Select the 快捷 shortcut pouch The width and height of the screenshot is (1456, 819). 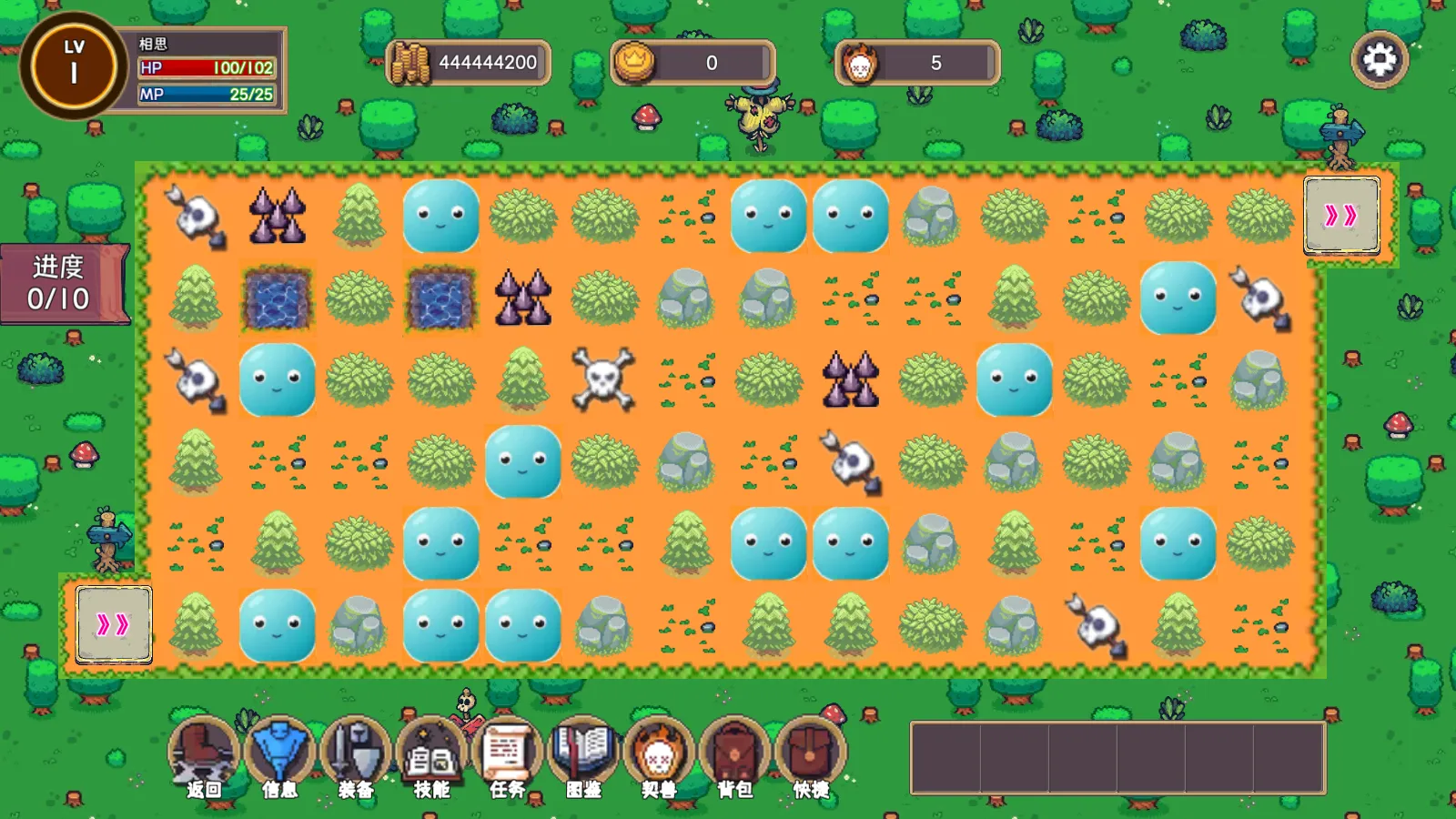pyautogui.click(x=810, y=757)
